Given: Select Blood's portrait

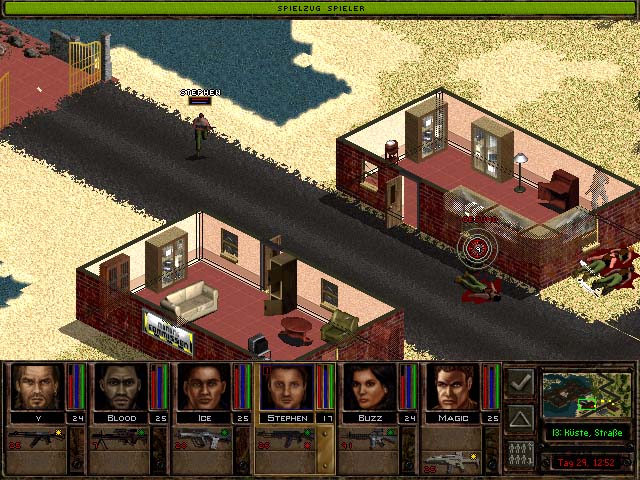Looking at the screenshot, I should coord(121,387).
